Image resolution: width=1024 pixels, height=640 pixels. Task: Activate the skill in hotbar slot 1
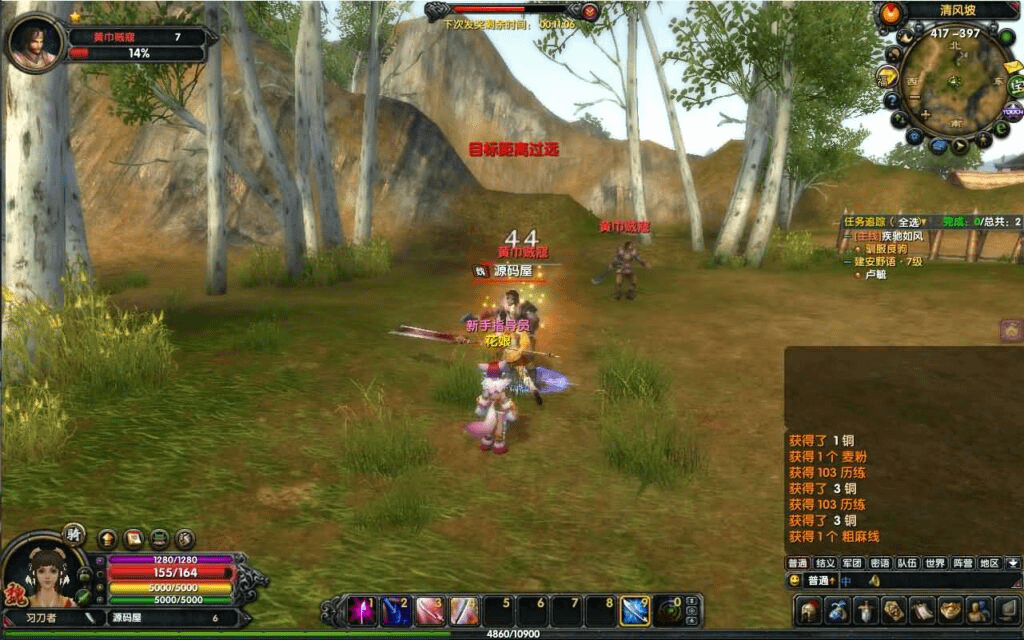361,610
